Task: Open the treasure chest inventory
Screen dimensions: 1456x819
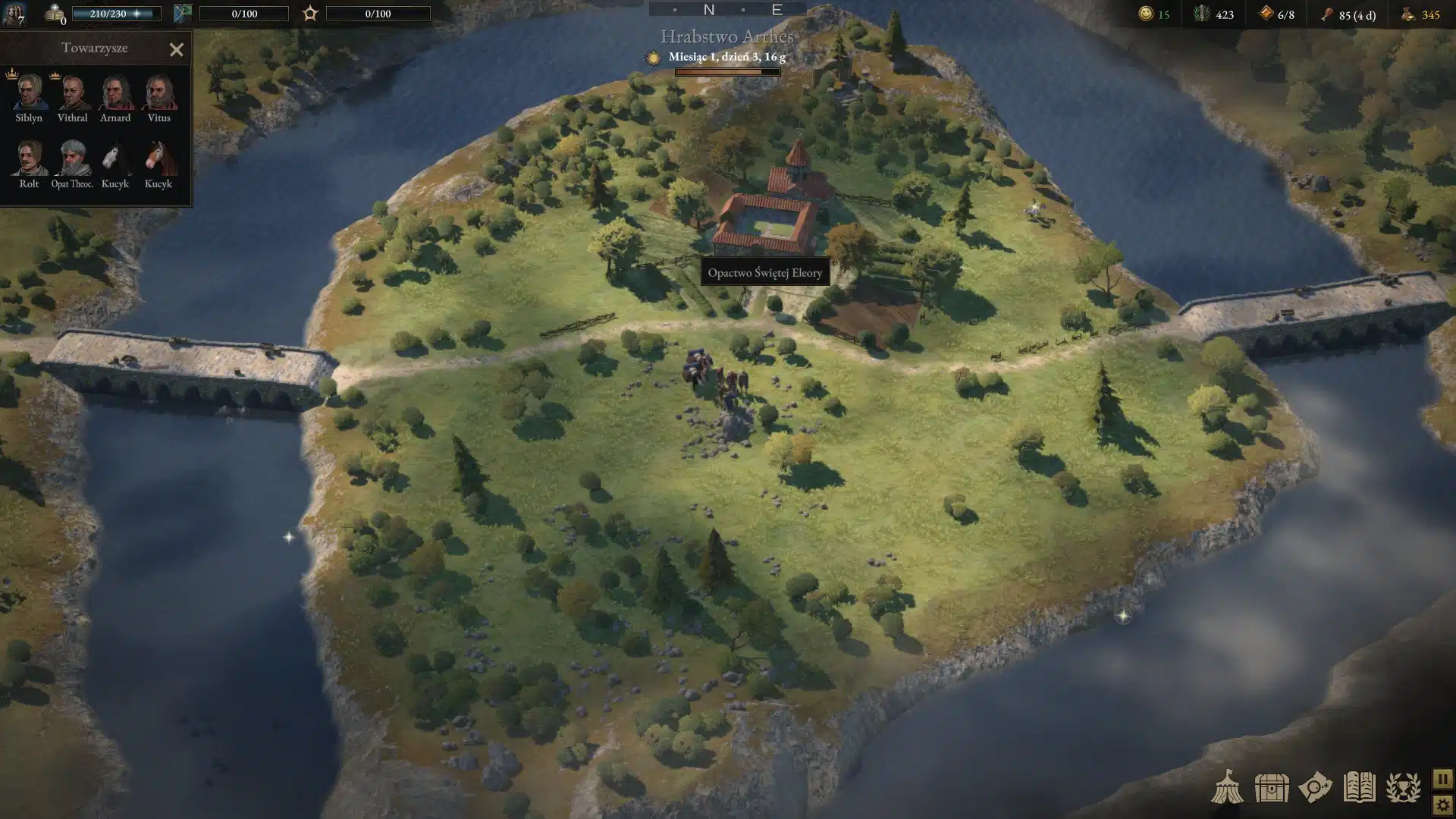Action: [1271, 788]
